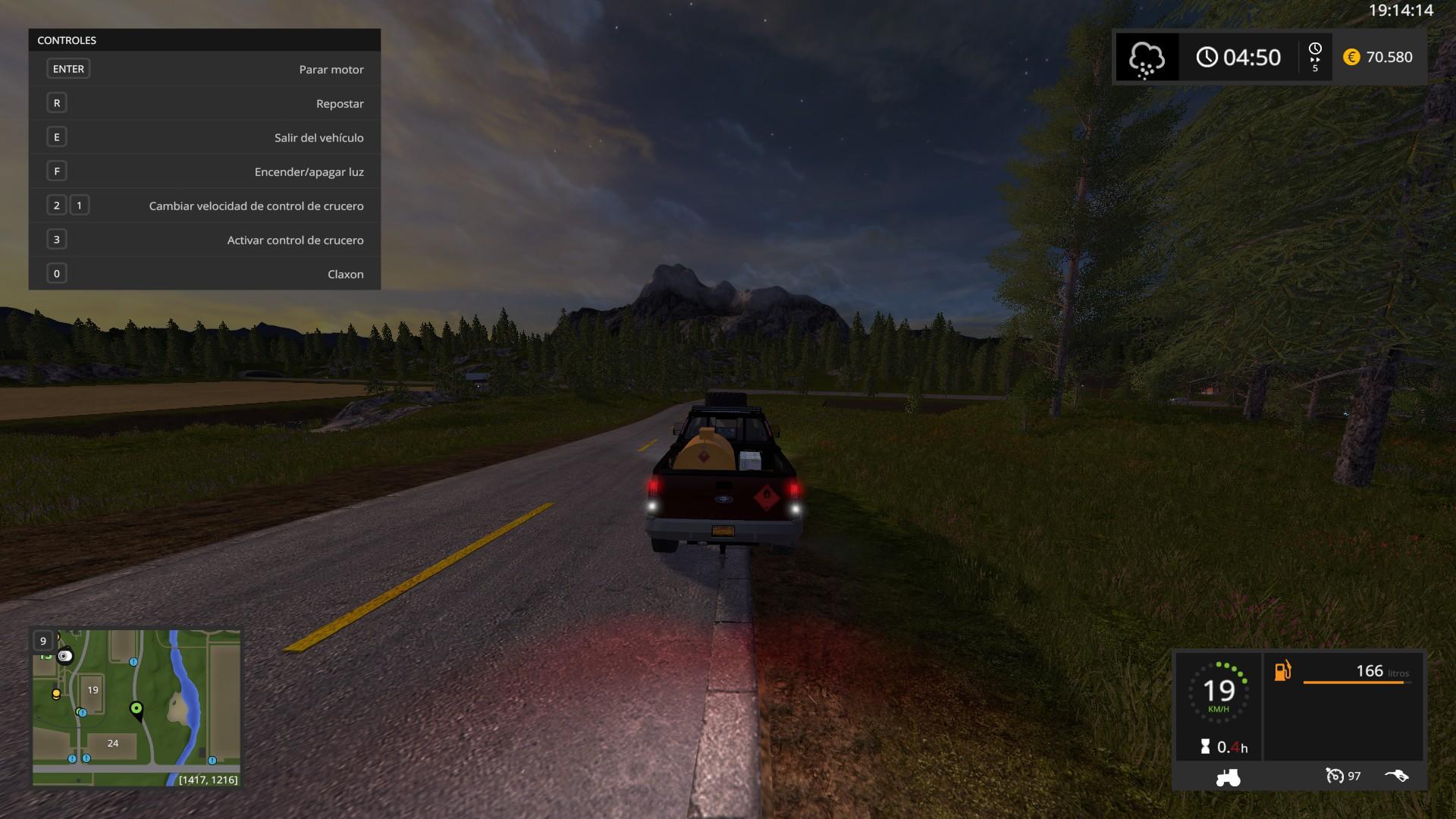Select the green player marker on minimap

coord(136,709)
